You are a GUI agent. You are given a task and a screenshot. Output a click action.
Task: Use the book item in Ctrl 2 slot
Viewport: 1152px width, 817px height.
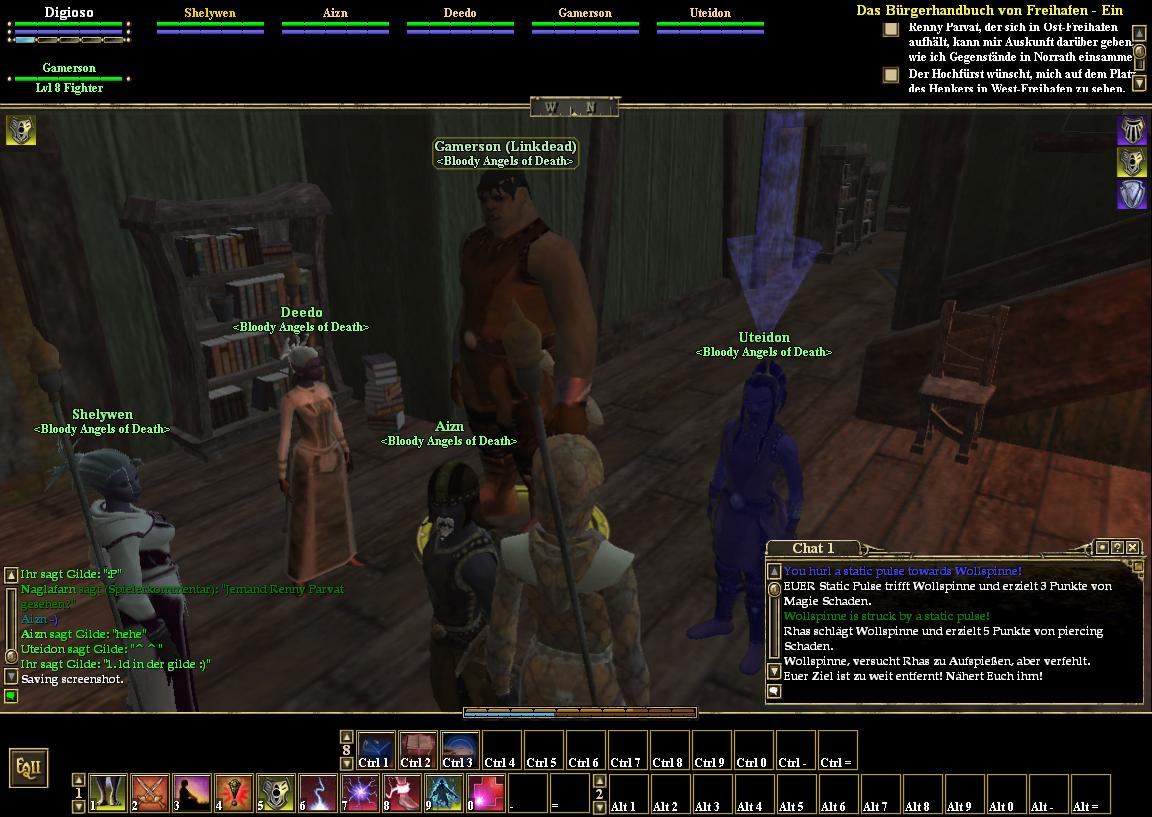(418, 749)
